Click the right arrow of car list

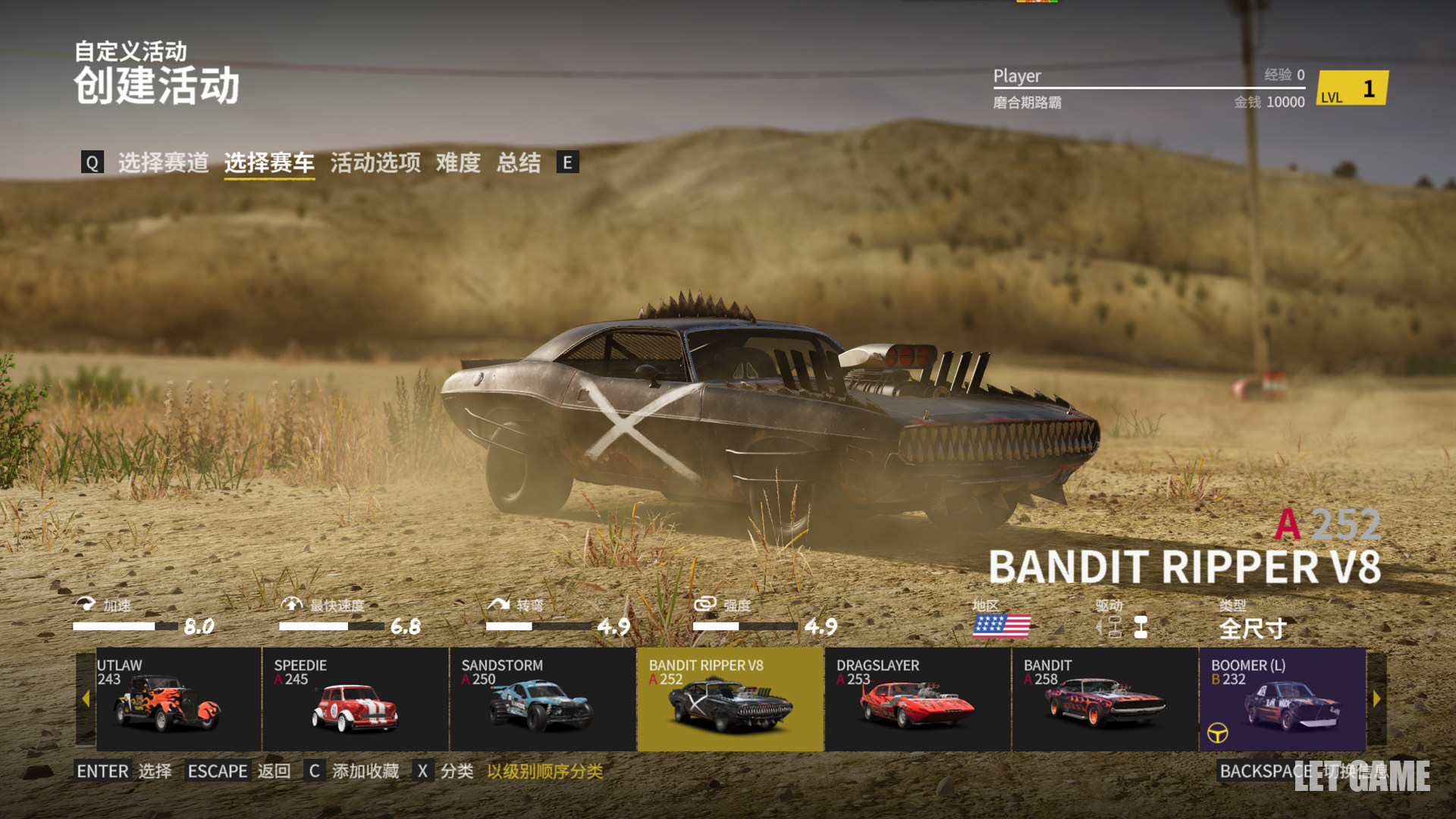click(1376, 699)
